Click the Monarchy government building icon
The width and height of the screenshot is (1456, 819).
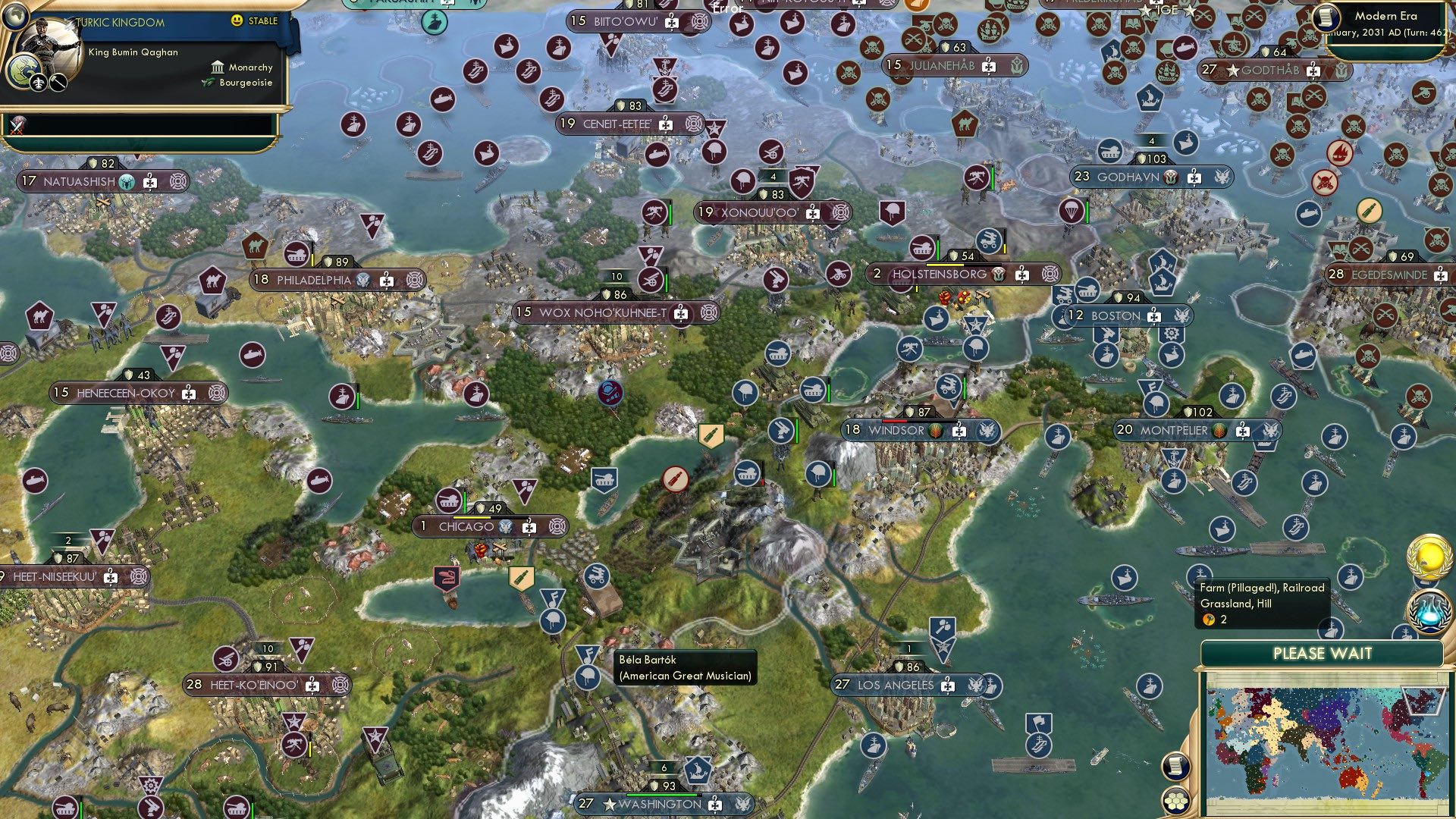click(x=218, y=67)
